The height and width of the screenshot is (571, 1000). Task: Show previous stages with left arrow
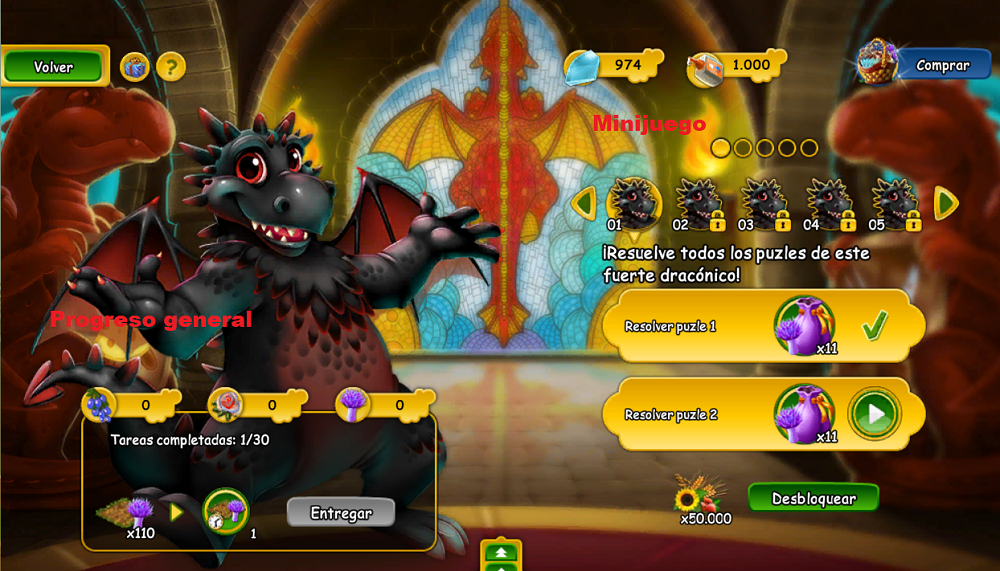coord(585,203)
